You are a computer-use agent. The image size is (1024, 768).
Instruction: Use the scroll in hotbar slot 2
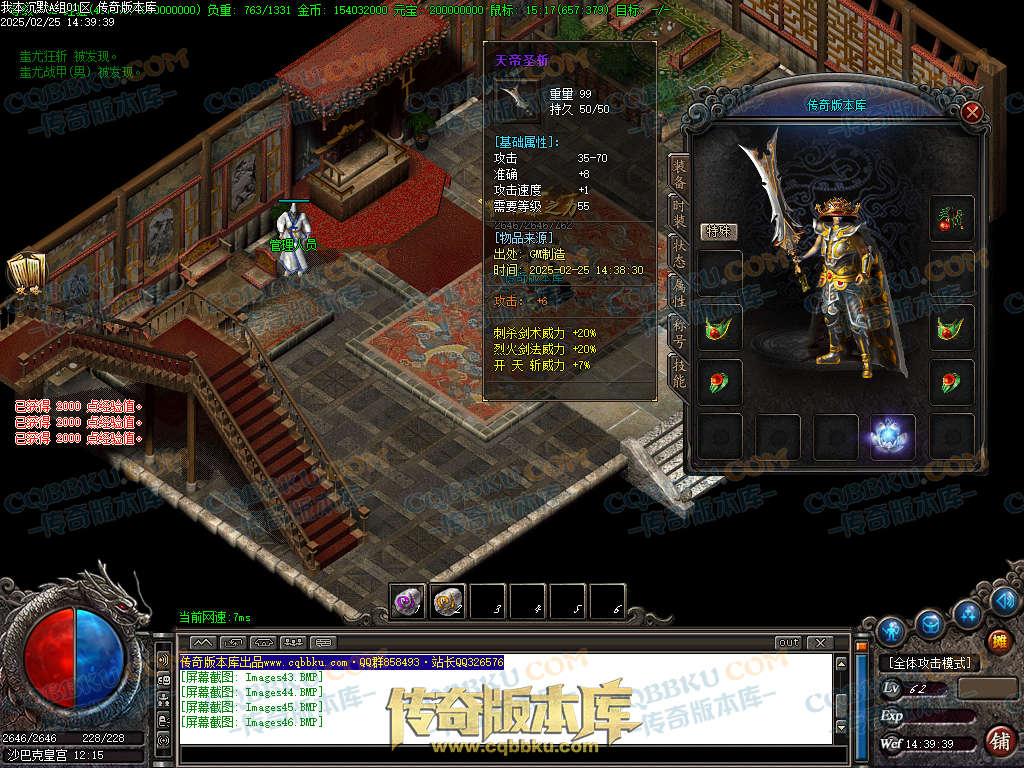click(448, 602)
